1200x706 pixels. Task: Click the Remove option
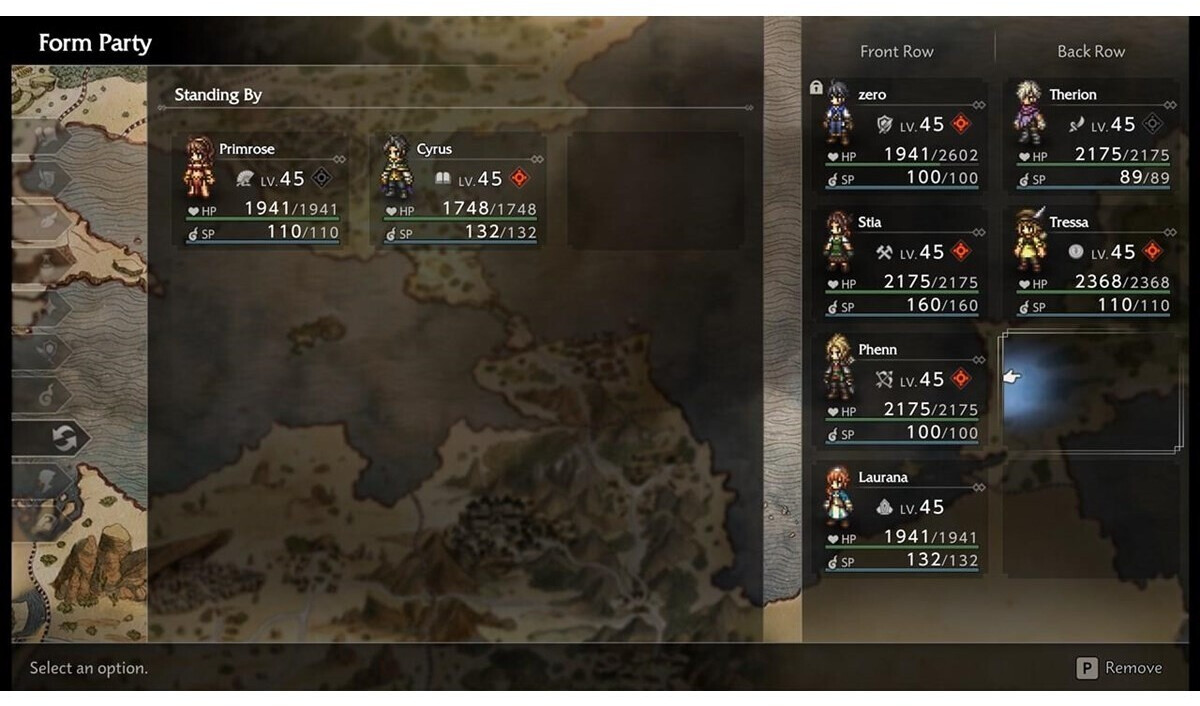tap(1120, 668)
